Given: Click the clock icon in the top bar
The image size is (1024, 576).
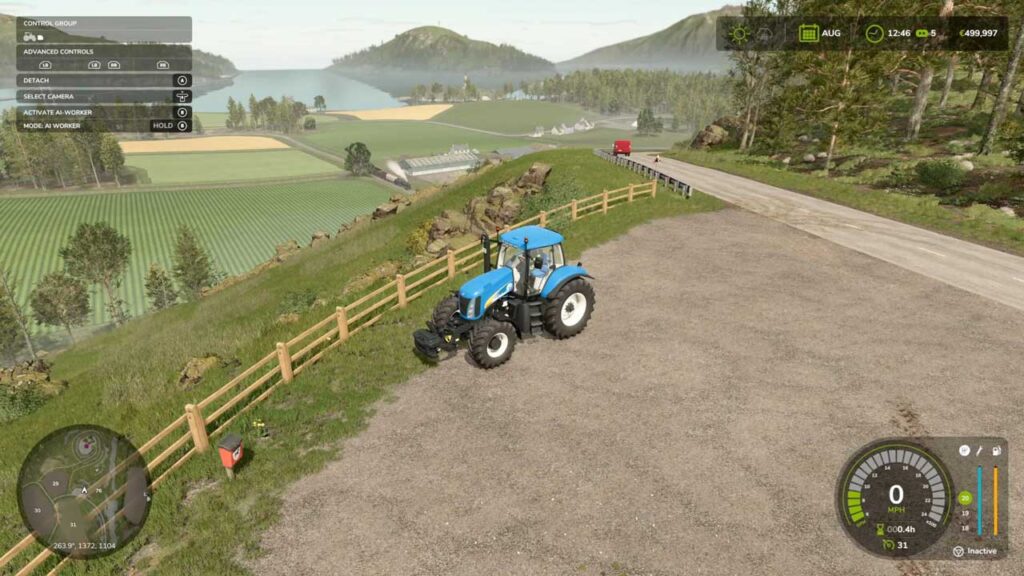Looking at the screenshot, I should click(874, 33).
